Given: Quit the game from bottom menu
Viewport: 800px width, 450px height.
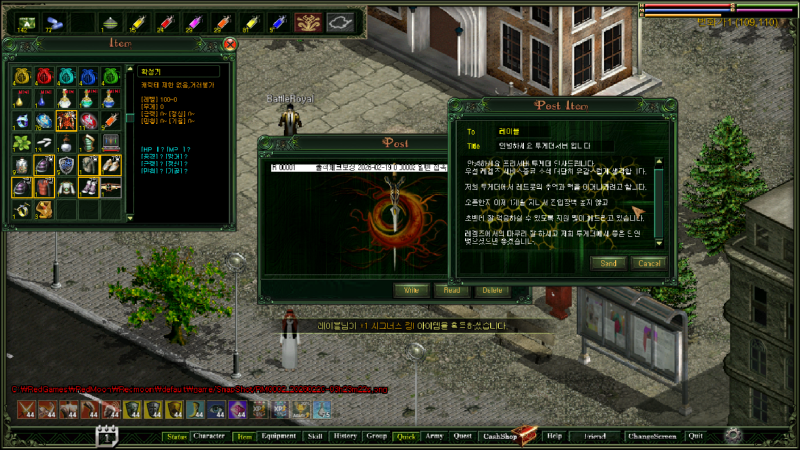Looking at the screenshot, I should pyautogui.click(x=696, y=436).
